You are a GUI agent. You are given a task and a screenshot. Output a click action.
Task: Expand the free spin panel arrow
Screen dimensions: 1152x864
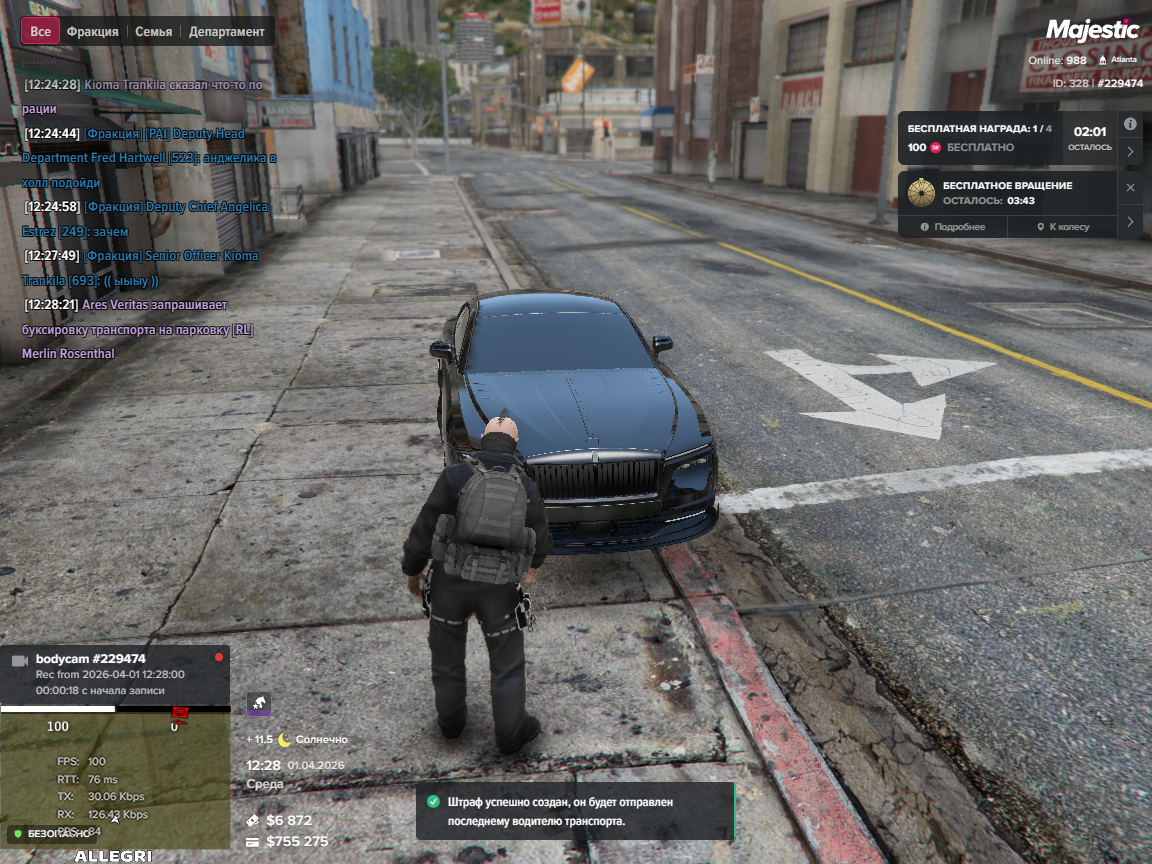(x=1130, y=221)
